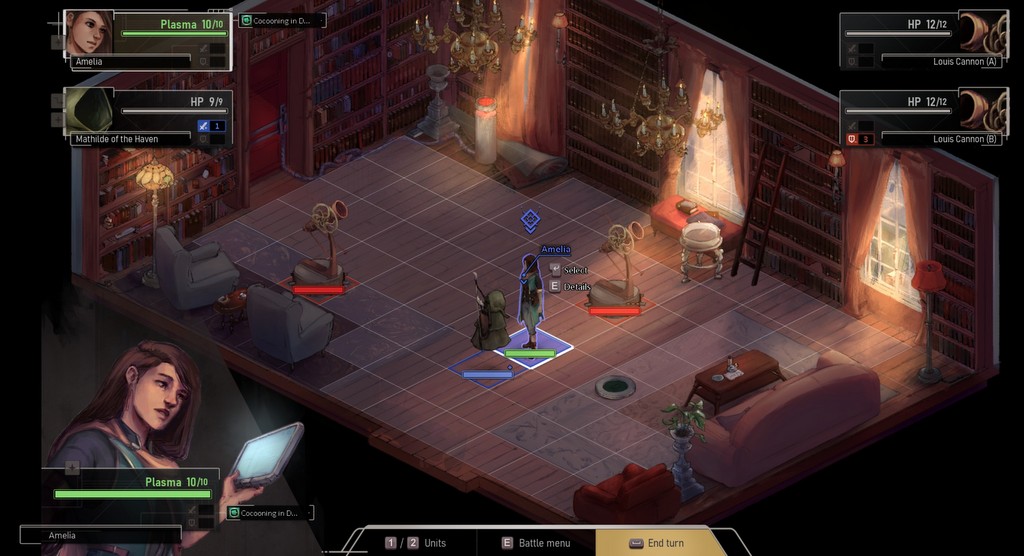Open the Battle menu
Image resolution: width=1024 pixels, height=556 pixels.
[x=536, y=542]
